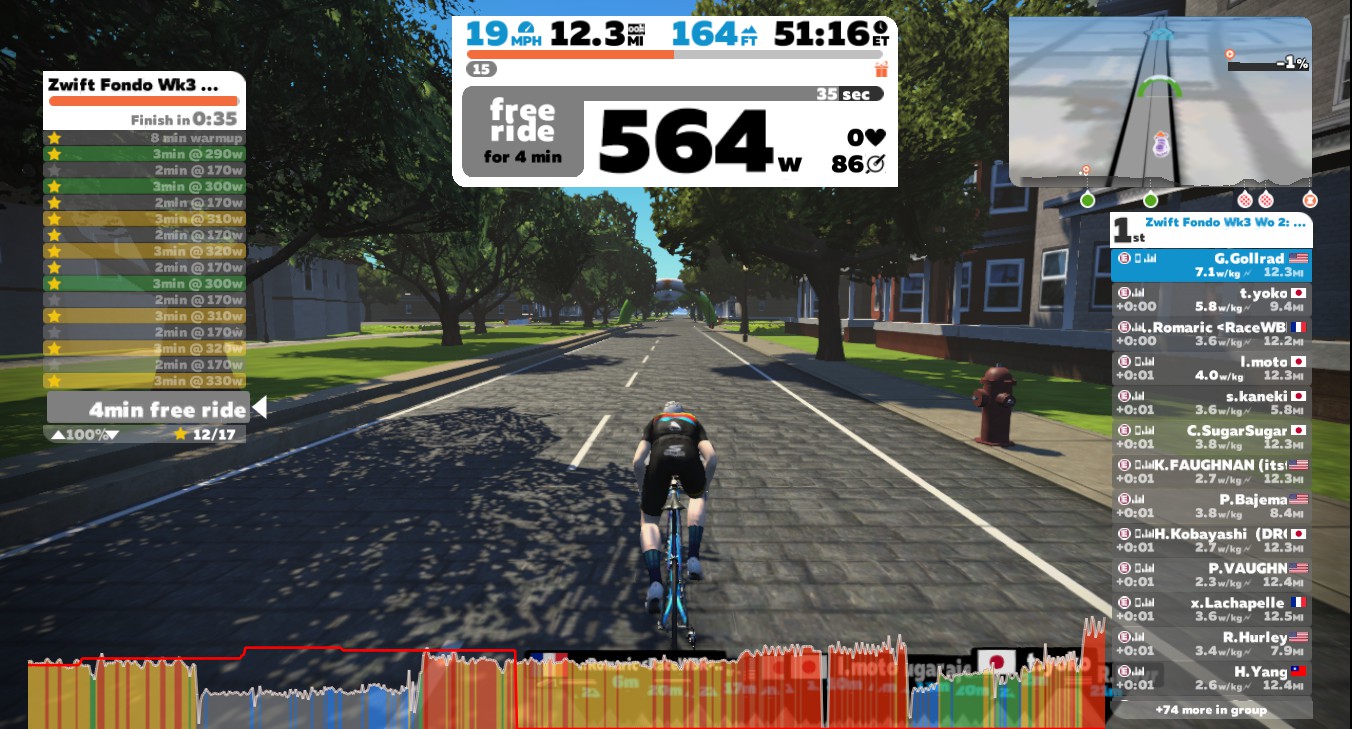Increase workout intensity with the up arrow
This screenshot has height=729, width=1352.
pyautogui.click(x=58, y=435)
